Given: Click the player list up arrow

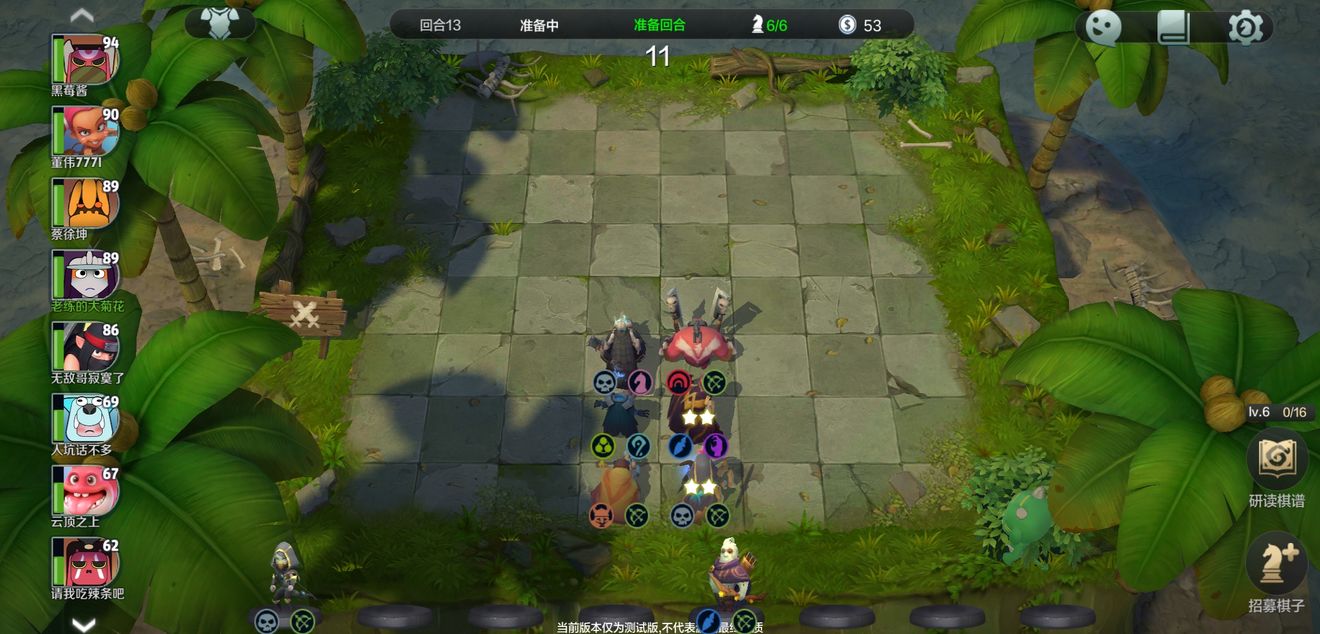Looking at the screenshot, I should pyautogui.click(x=82, y=14).
